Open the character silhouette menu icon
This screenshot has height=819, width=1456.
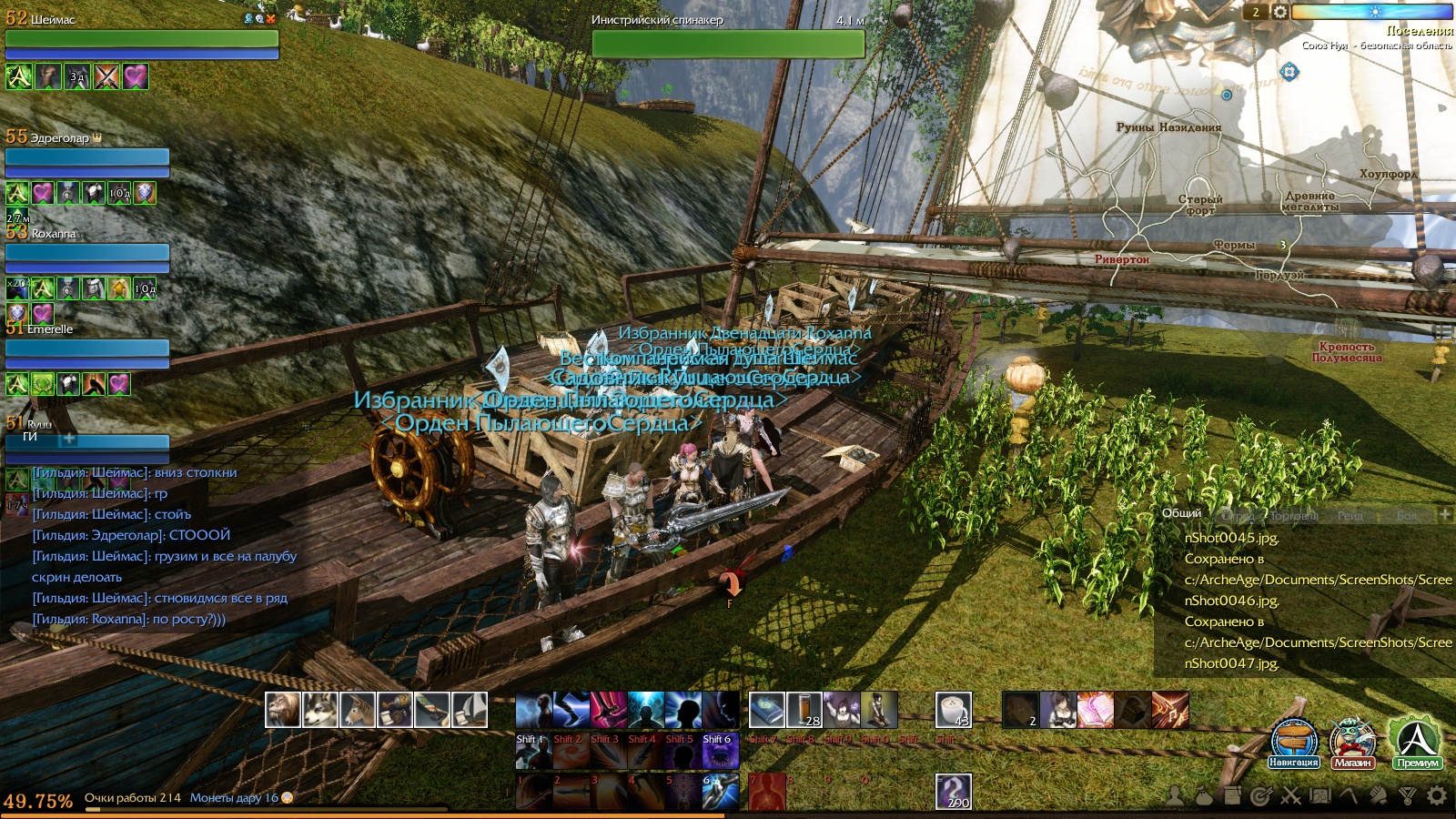point(1176,796)
